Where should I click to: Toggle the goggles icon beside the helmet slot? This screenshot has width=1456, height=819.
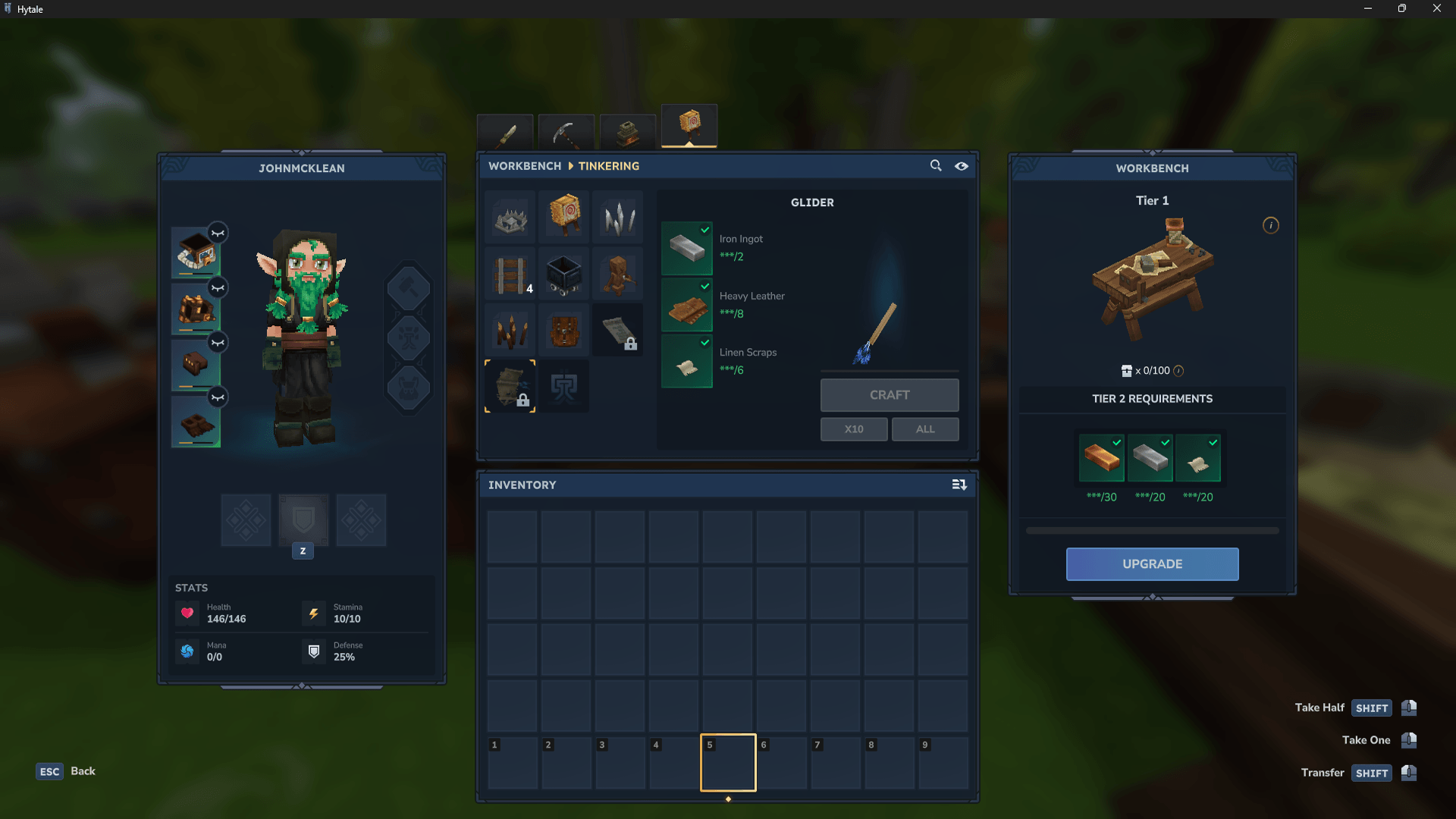218,234
